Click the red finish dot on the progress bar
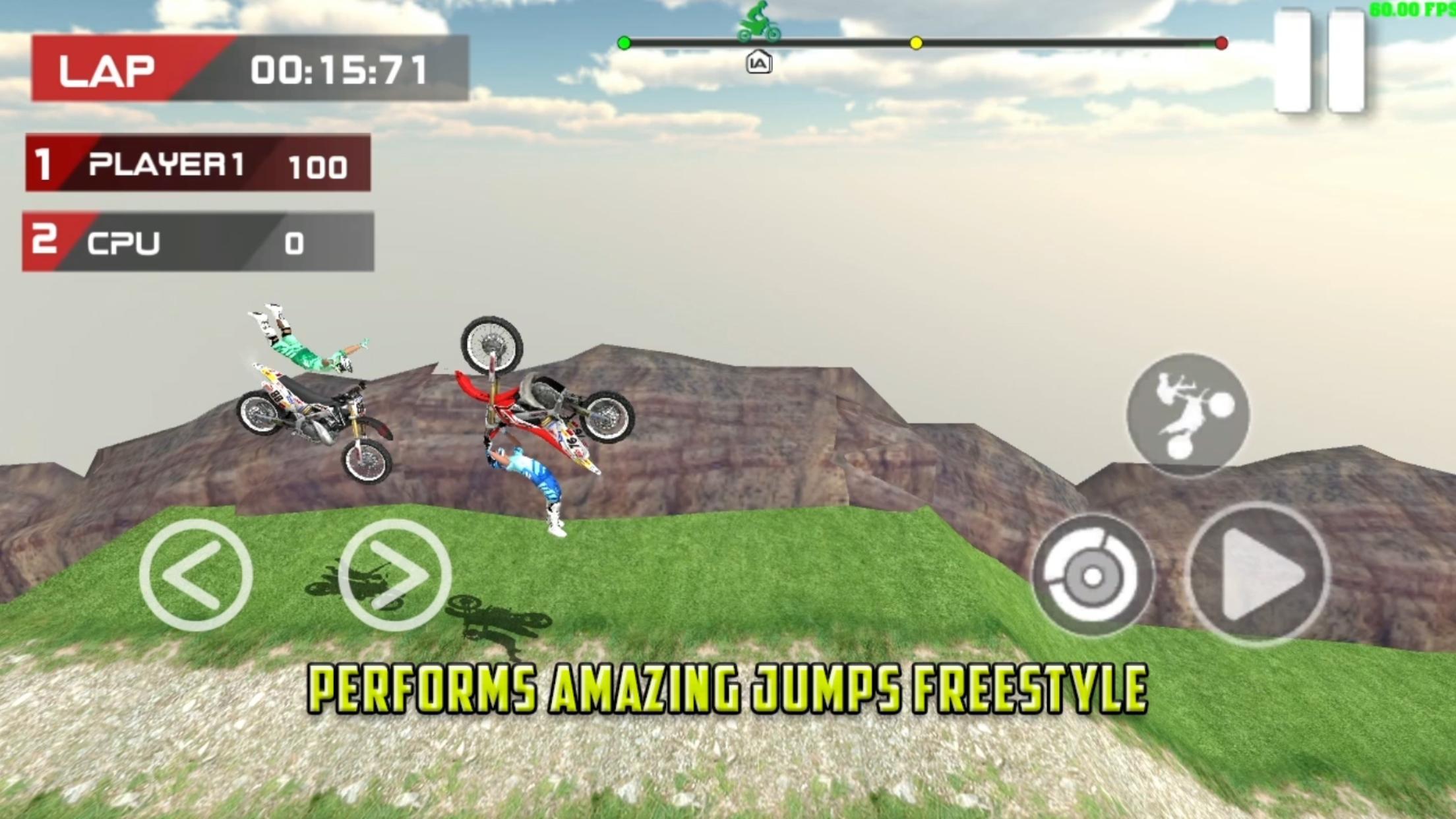 1221,42
